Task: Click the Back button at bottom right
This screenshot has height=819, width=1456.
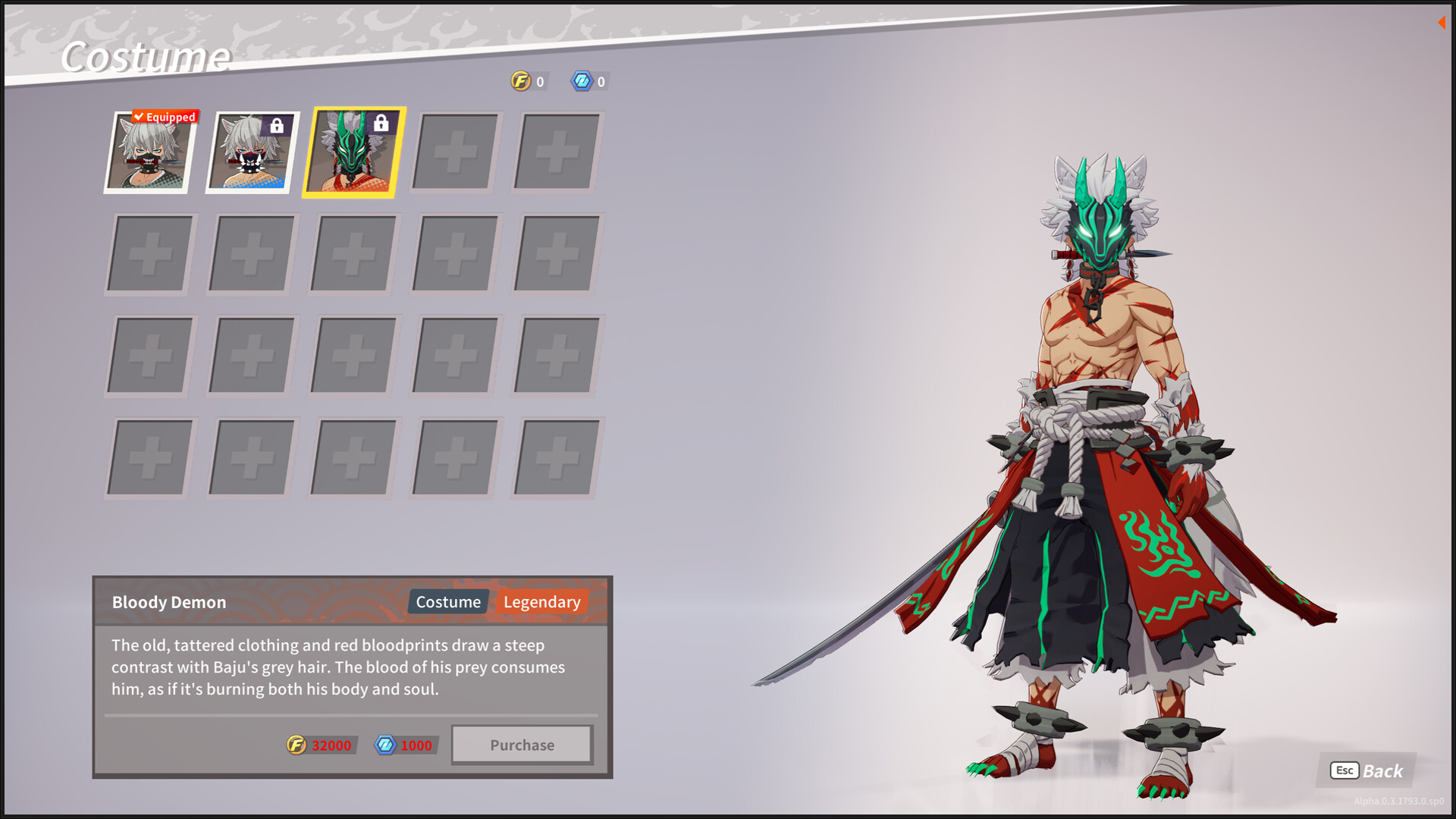Action: (1382, 771)
